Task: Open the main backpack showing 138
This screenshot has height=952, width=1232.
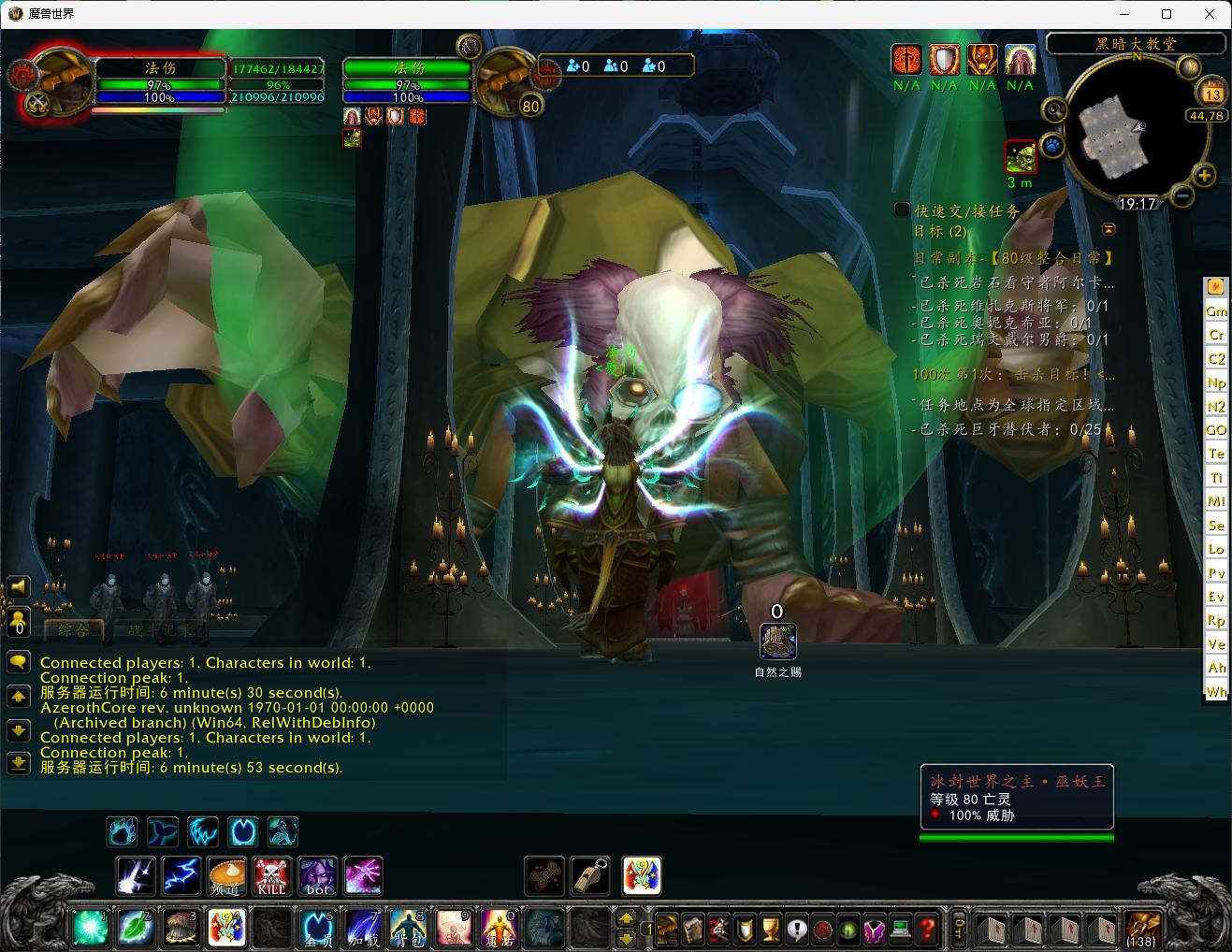Action: [1141, 929]
